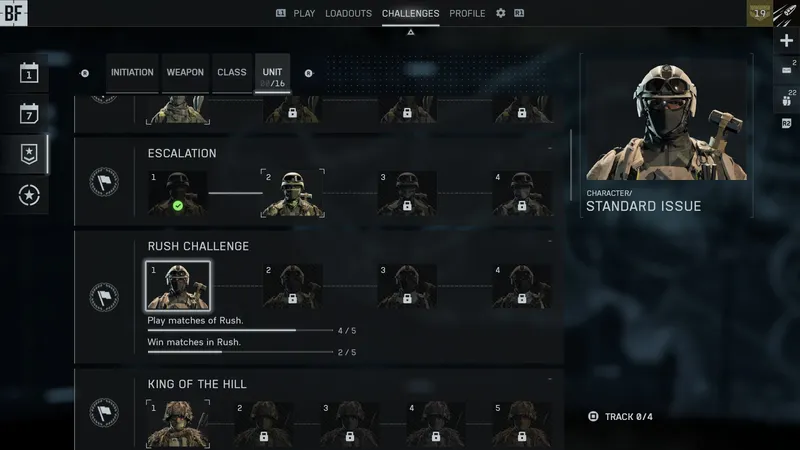Select the Unit challenges tab
This screenshot has width=800, height=450.
(272, 73)
